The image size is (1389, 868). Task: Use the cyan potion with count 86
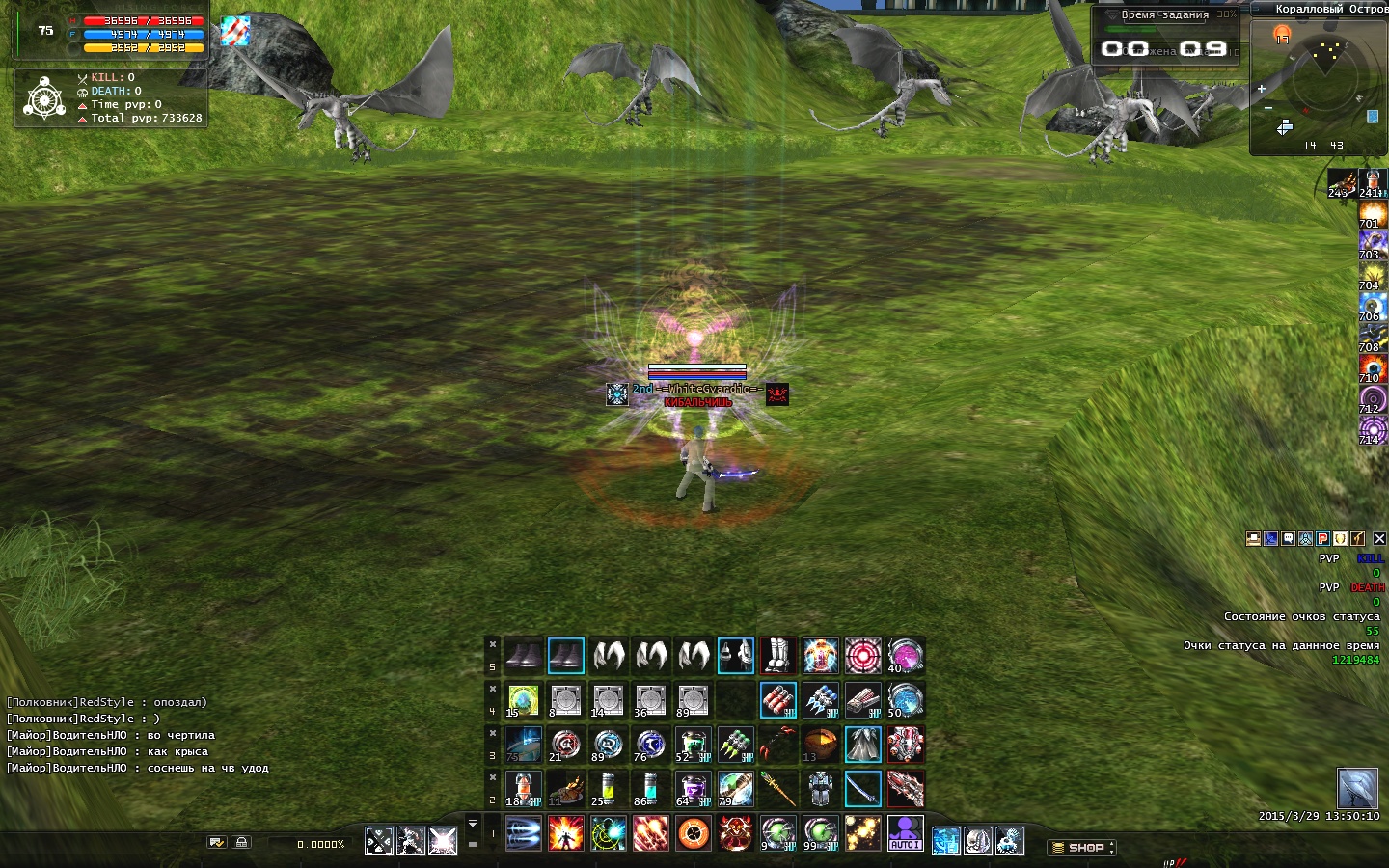tap(650, 789)
